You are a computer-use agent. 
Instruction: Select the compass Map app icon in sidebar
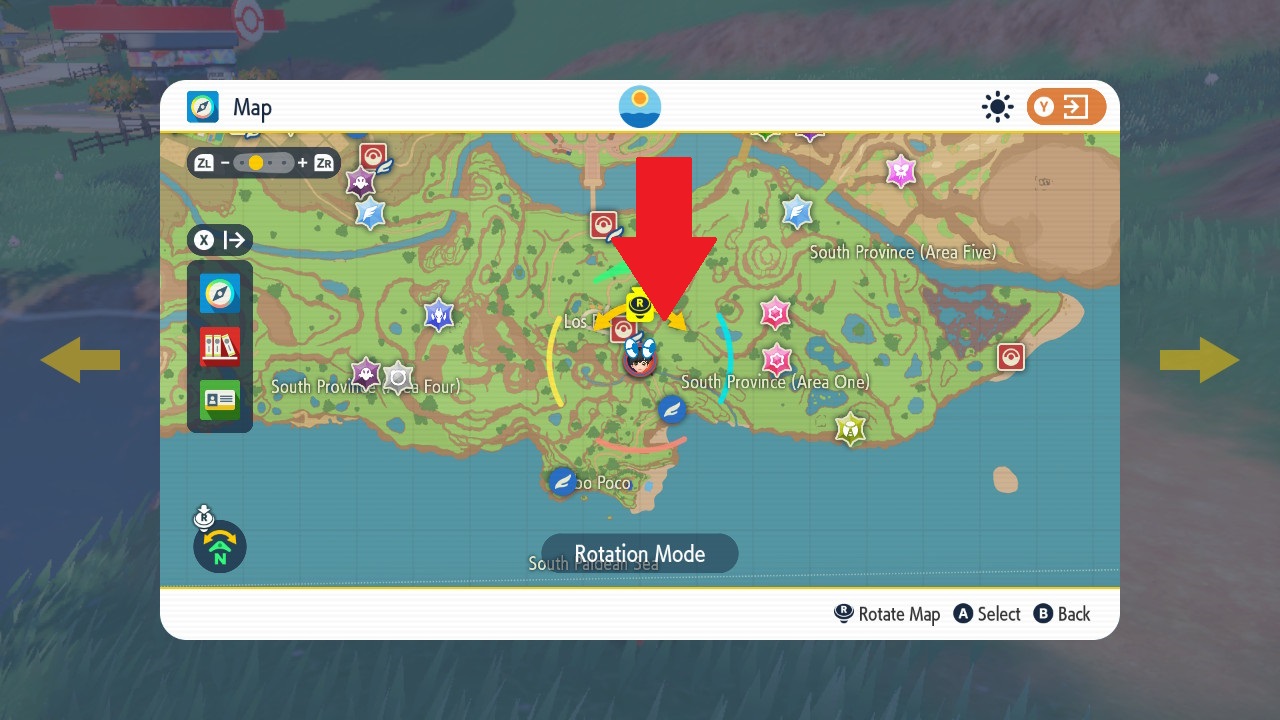[x=220, y=294]
